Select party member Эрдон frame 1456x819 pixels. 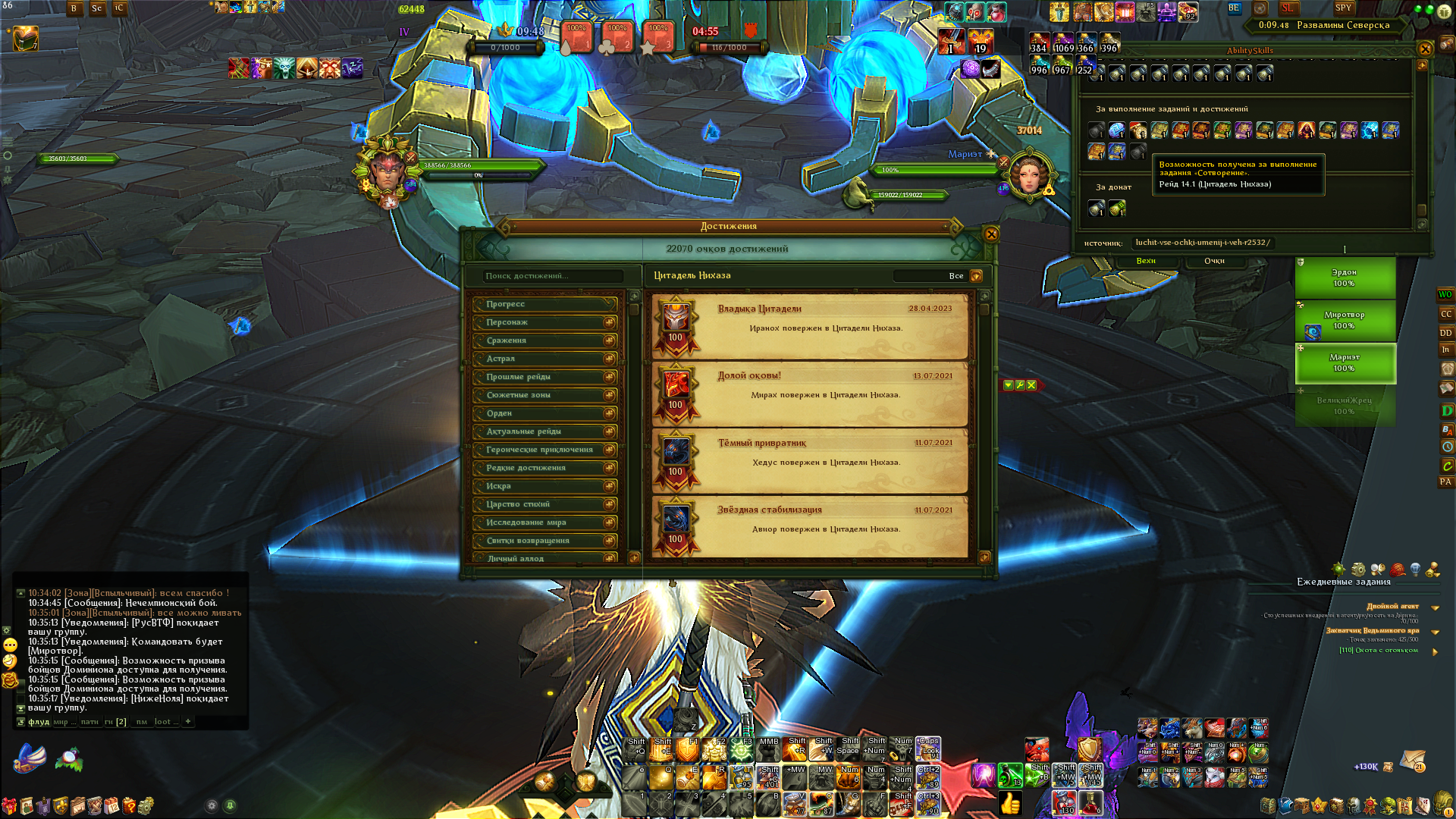pyautogui.click(x=1345, y=278)
